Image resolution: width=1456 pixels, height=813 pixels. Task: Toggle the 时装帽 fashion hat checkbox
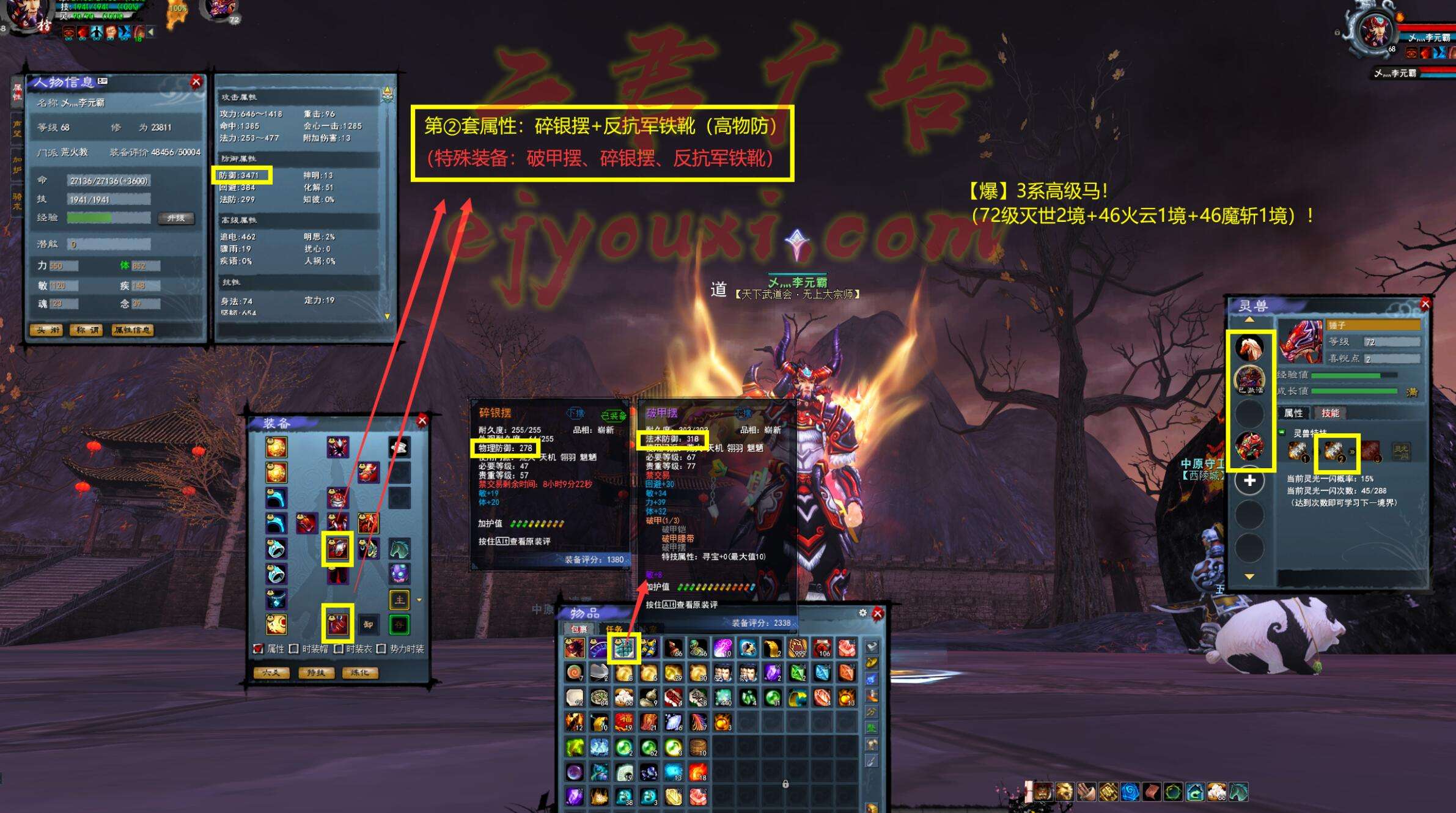(x=295, y=649)
